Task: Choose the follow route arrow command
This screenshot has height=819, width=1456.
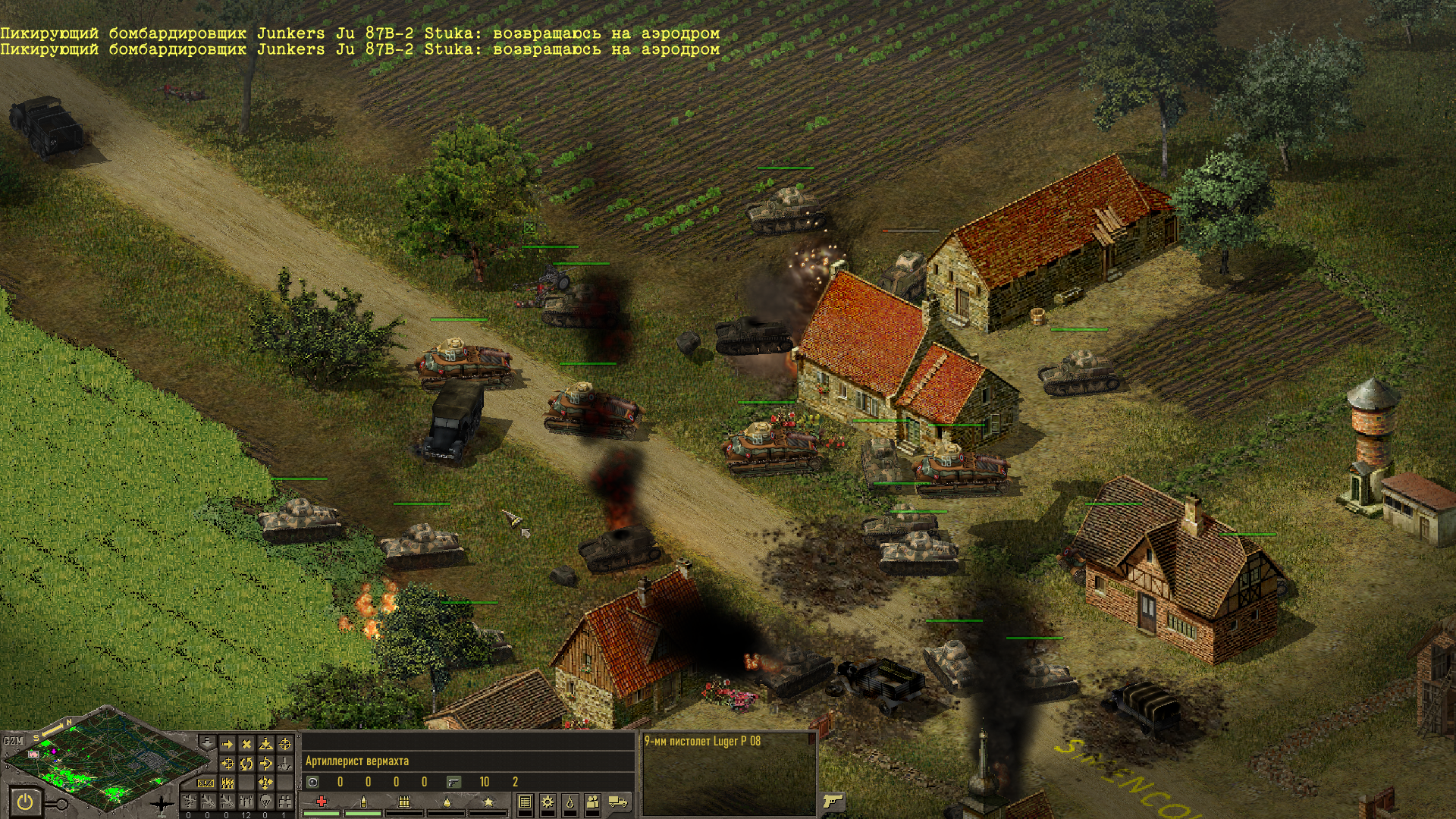Action: 265,764
